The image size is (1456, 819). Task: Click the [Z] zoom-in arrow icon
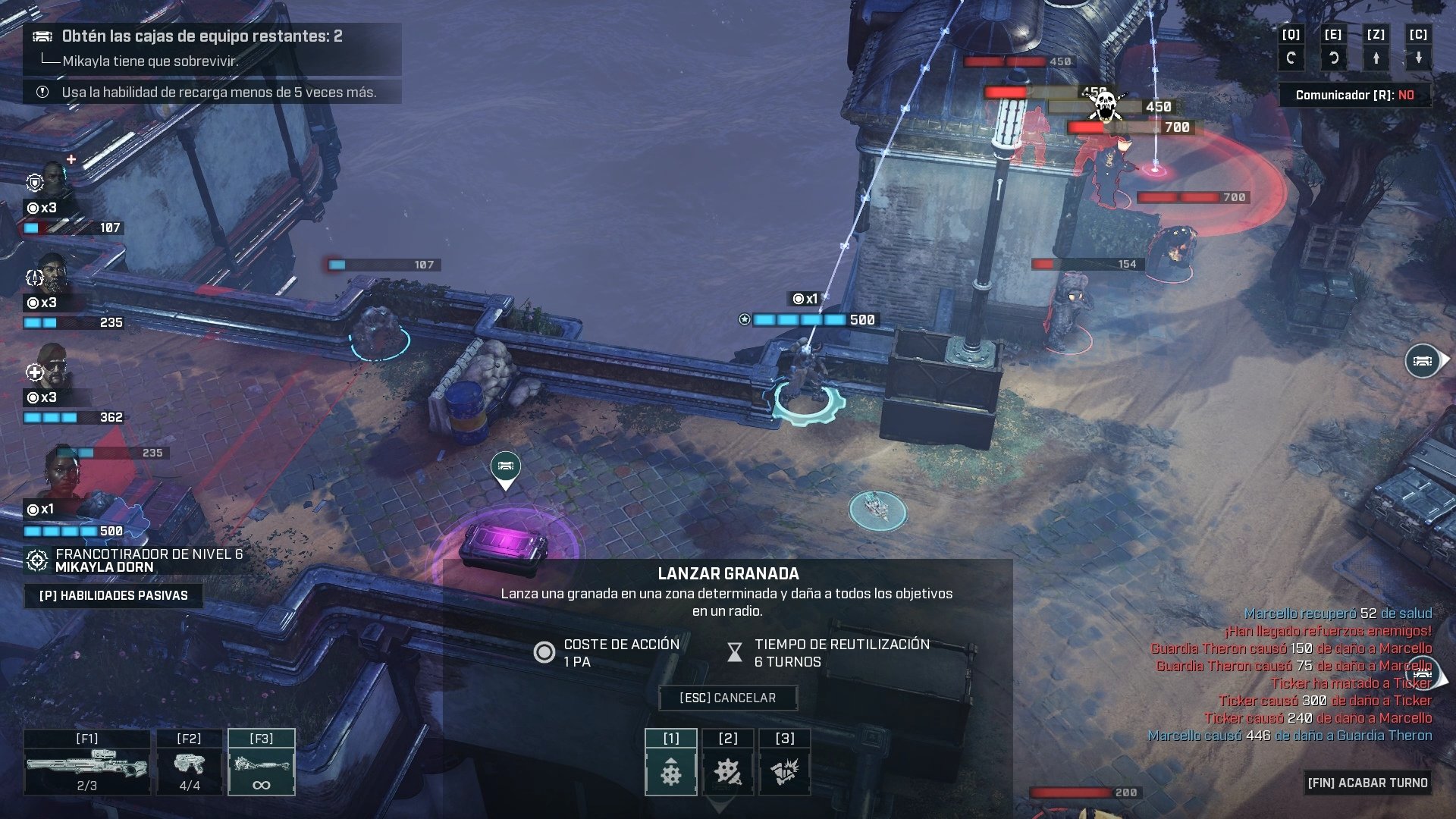(1377, 56)
